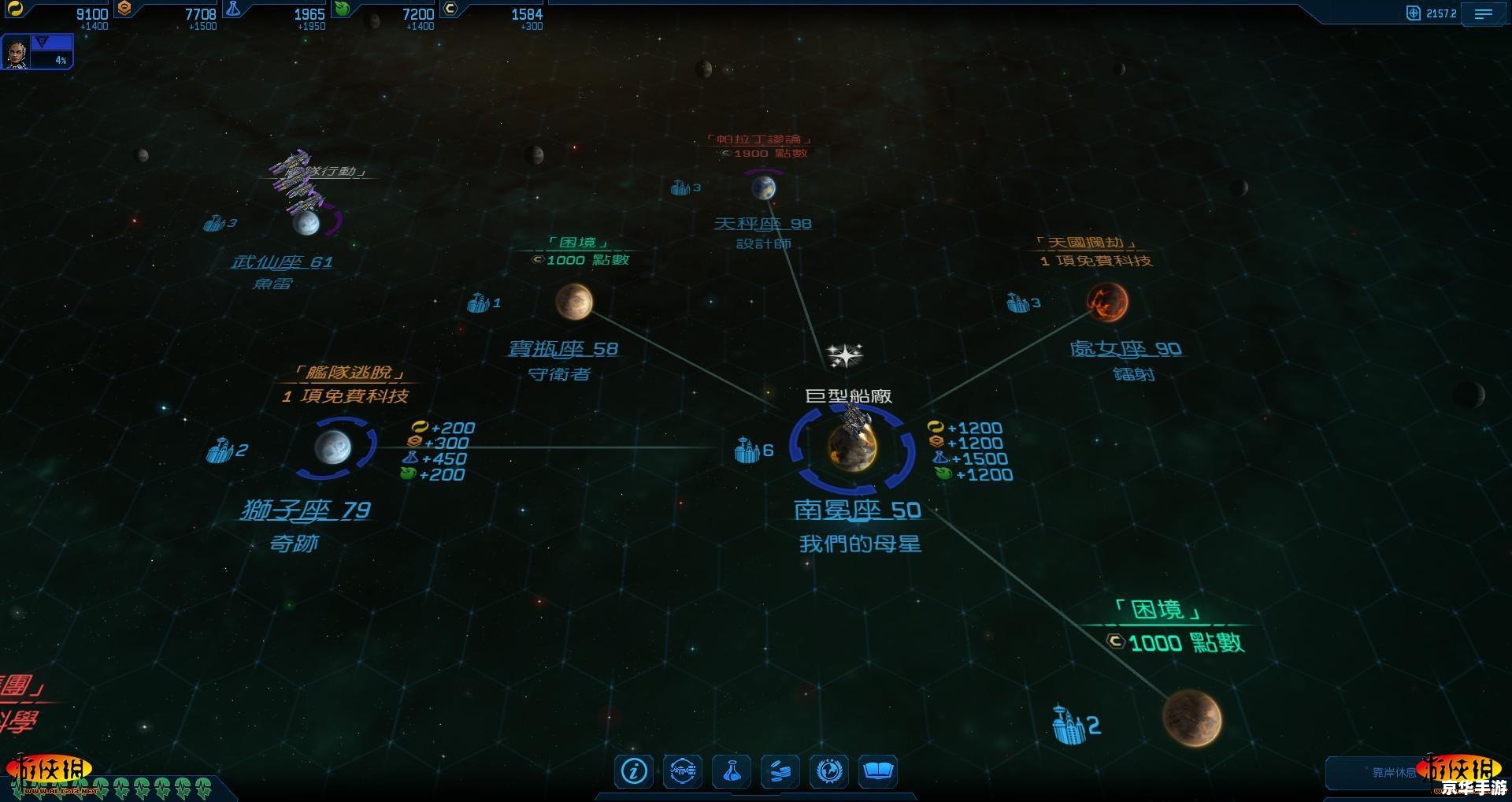This screenshot has width=1512, height=802.
Task: Open the laurel wreath victory screen
Action: [x=829, y=770]
